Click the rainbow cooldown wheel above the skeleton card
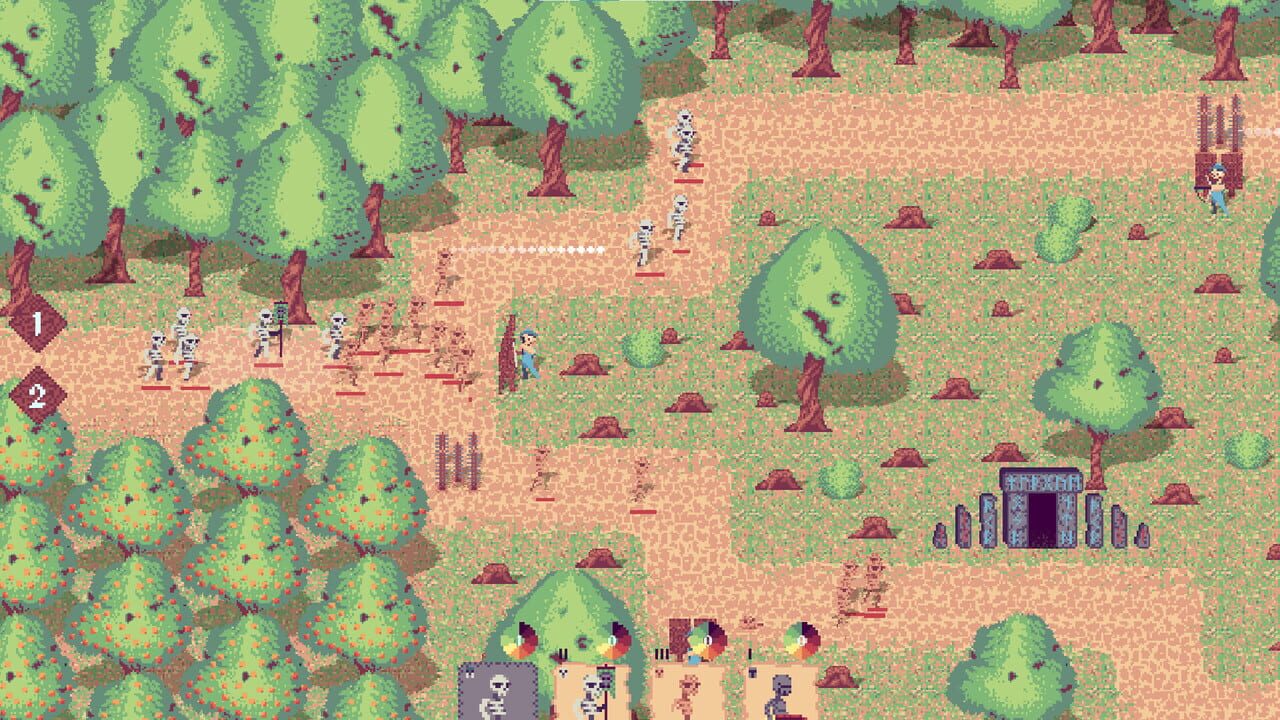Viewport: 1280px width, 720px height. tap(517, 639)
